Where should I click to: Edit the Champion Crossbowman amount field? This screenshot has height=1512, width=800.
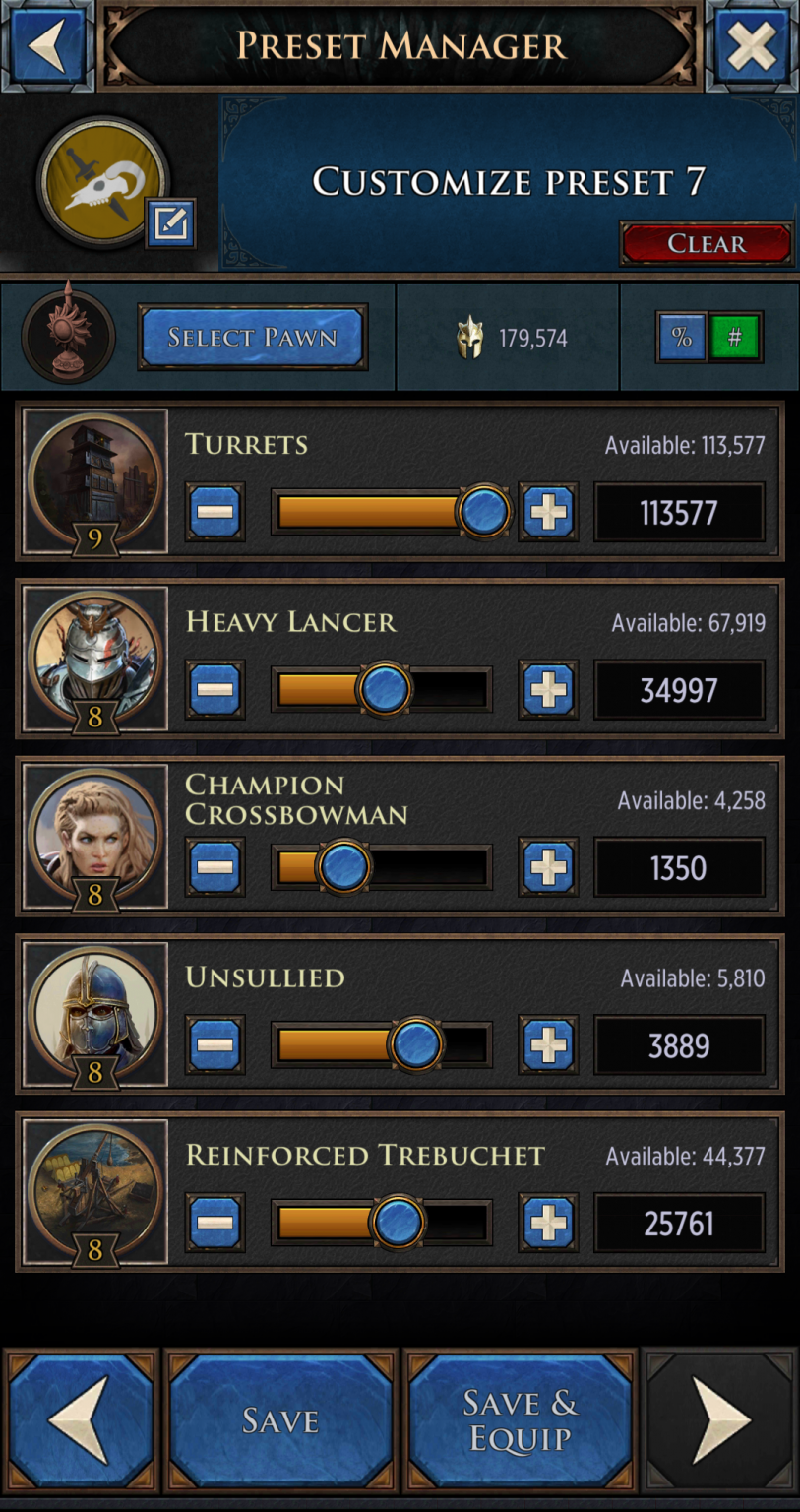pos(678,867)
